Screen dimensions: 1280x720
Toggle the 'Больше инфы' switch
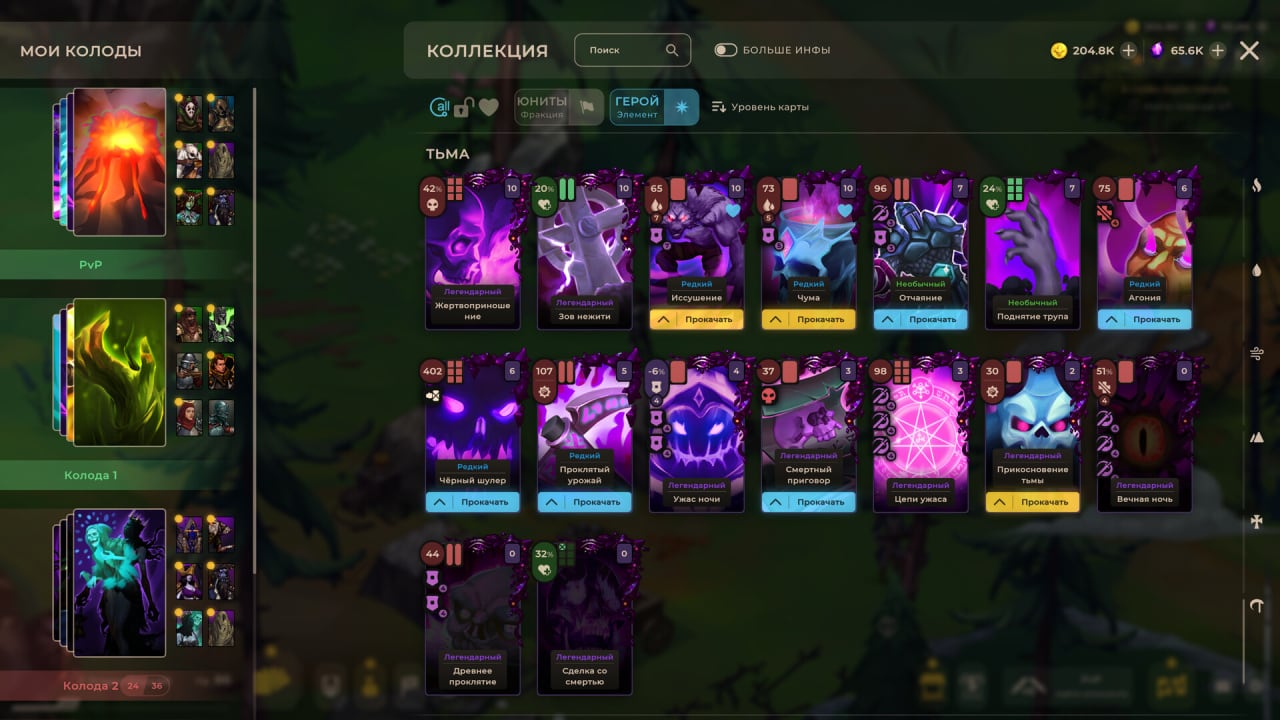pos(726,50)
